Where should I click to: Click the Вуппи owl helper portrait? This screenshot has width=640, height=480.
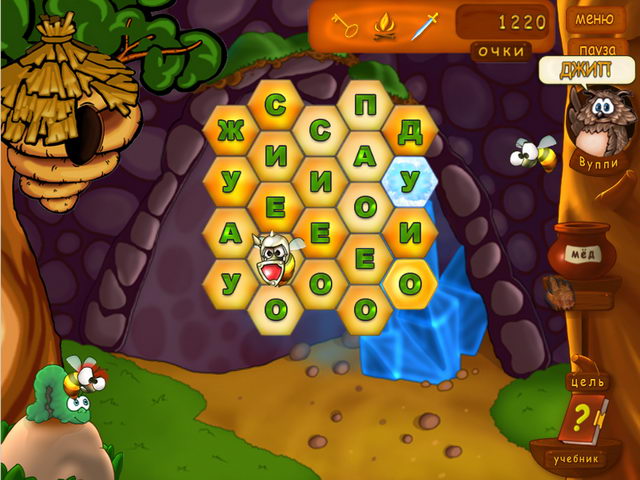pos(599,123)
